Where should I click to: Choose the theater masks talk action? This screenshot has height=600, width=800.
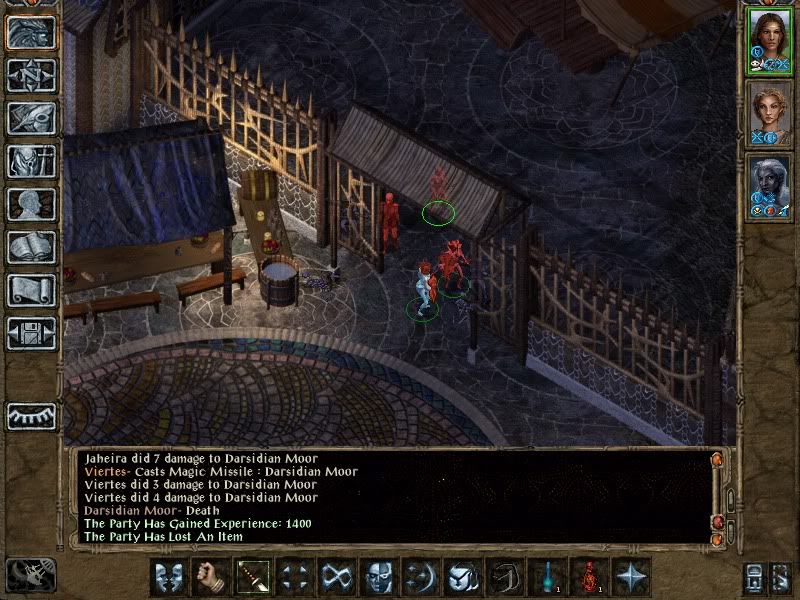[169, 577]
